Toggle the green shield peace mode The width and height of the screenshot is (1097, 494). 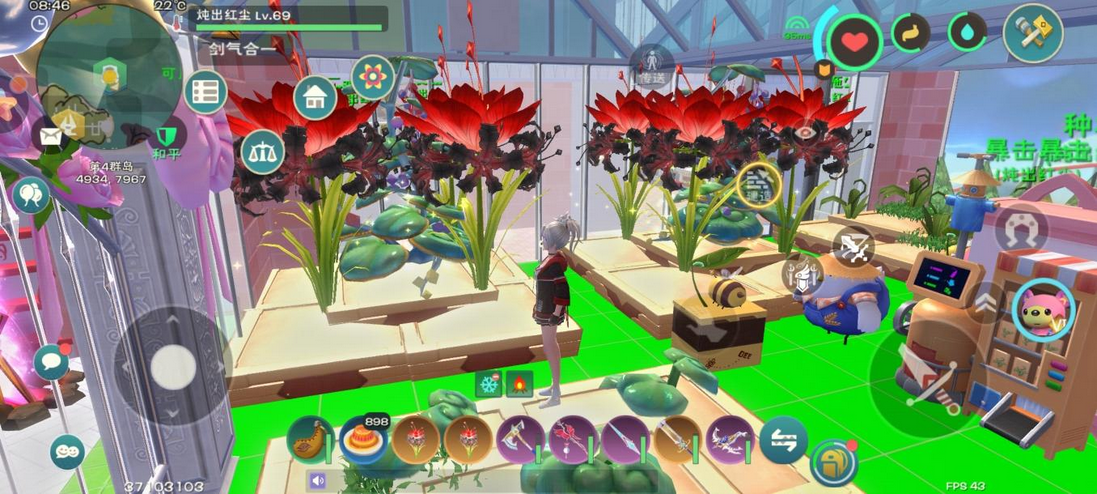168,135
